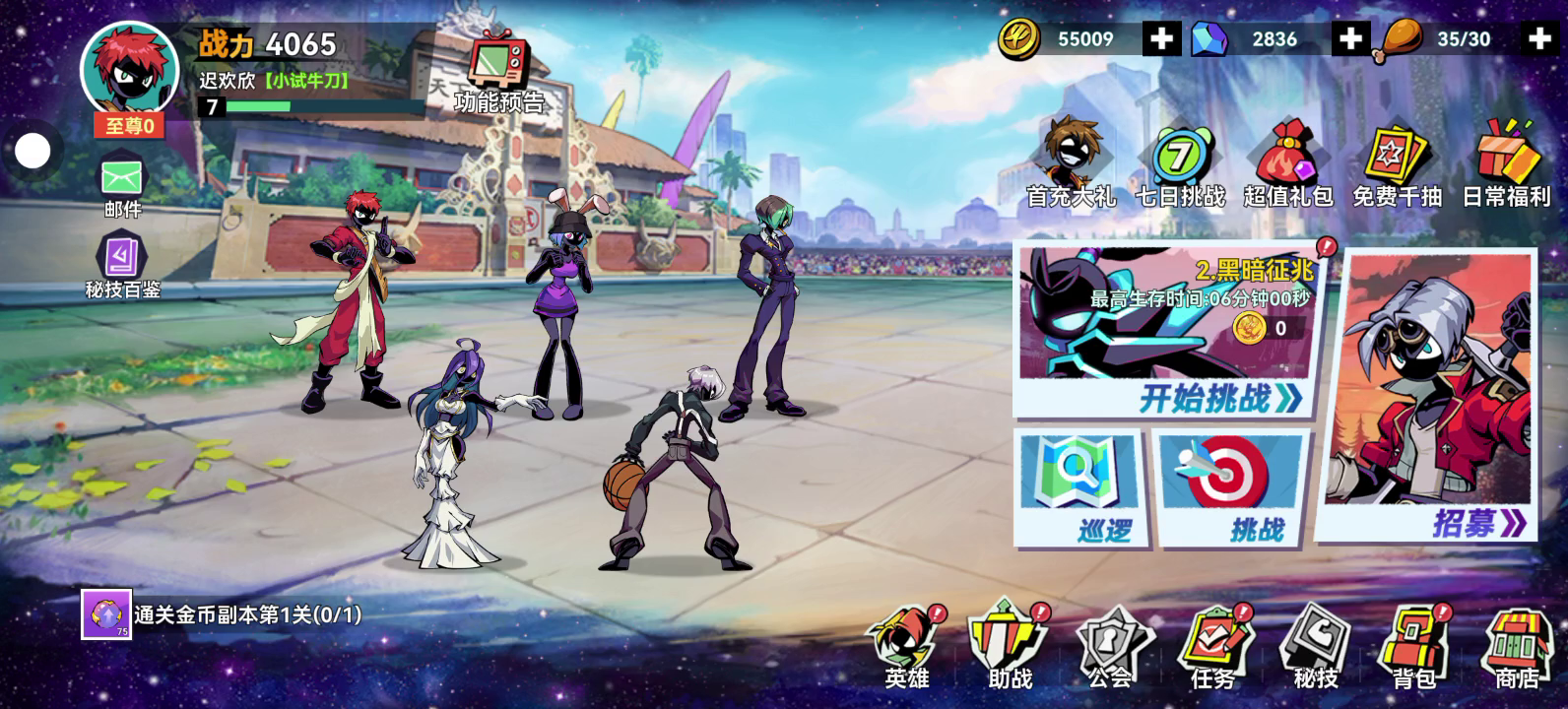
Task: Start the 开始挑战 stage challenge
Action: 1219,397
